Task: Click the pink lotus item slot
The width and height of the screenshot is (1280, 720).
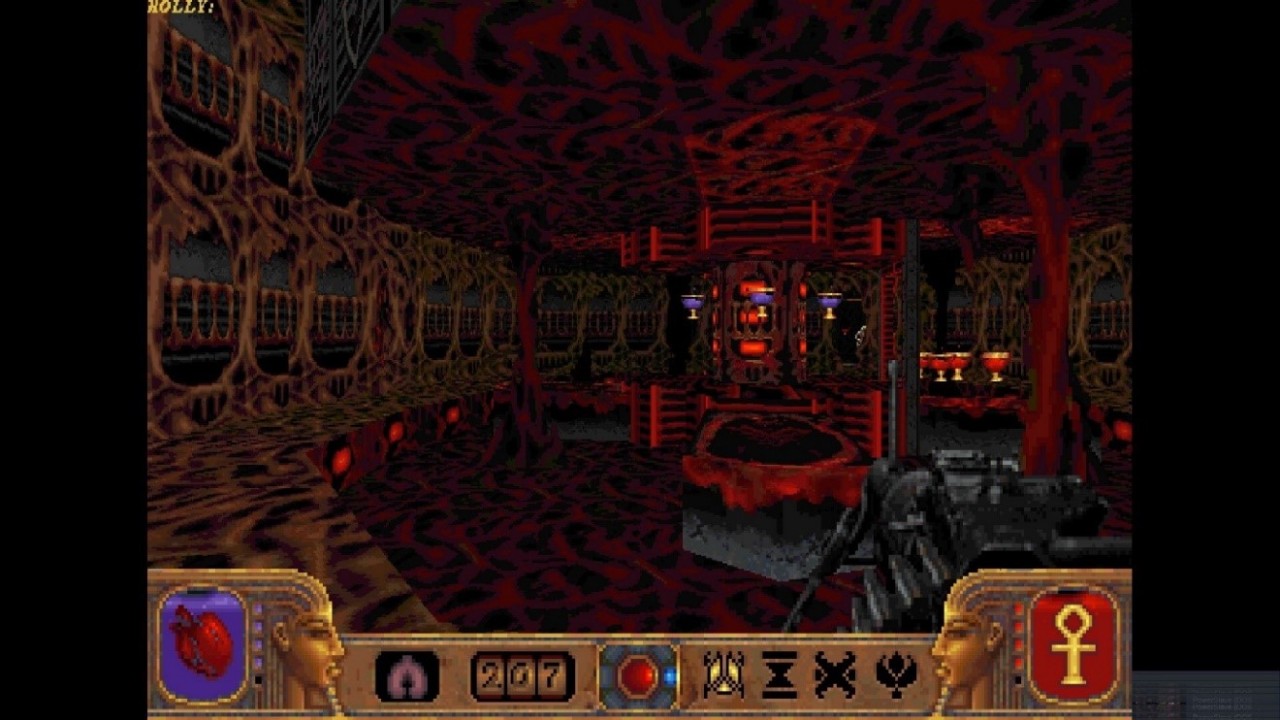Action: click(x=407, y=676)
